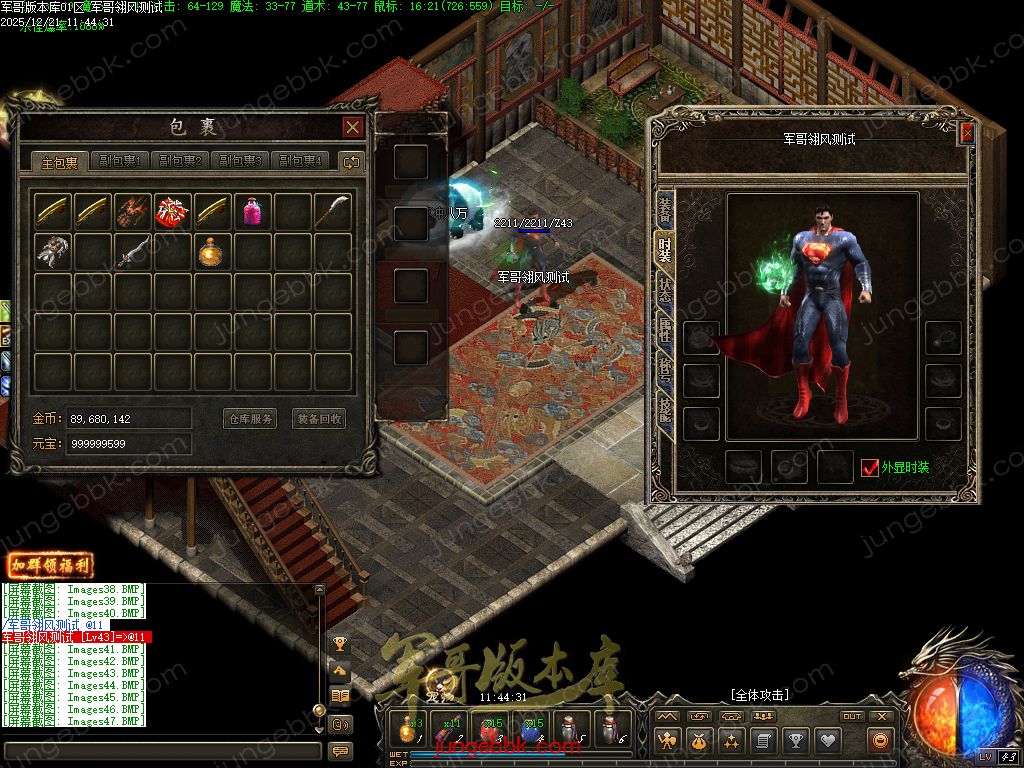The width and height of the screenshot is (1024, 768).
Task: Choose the white-bladed polearm in the bag
Action: pos(333,212)
